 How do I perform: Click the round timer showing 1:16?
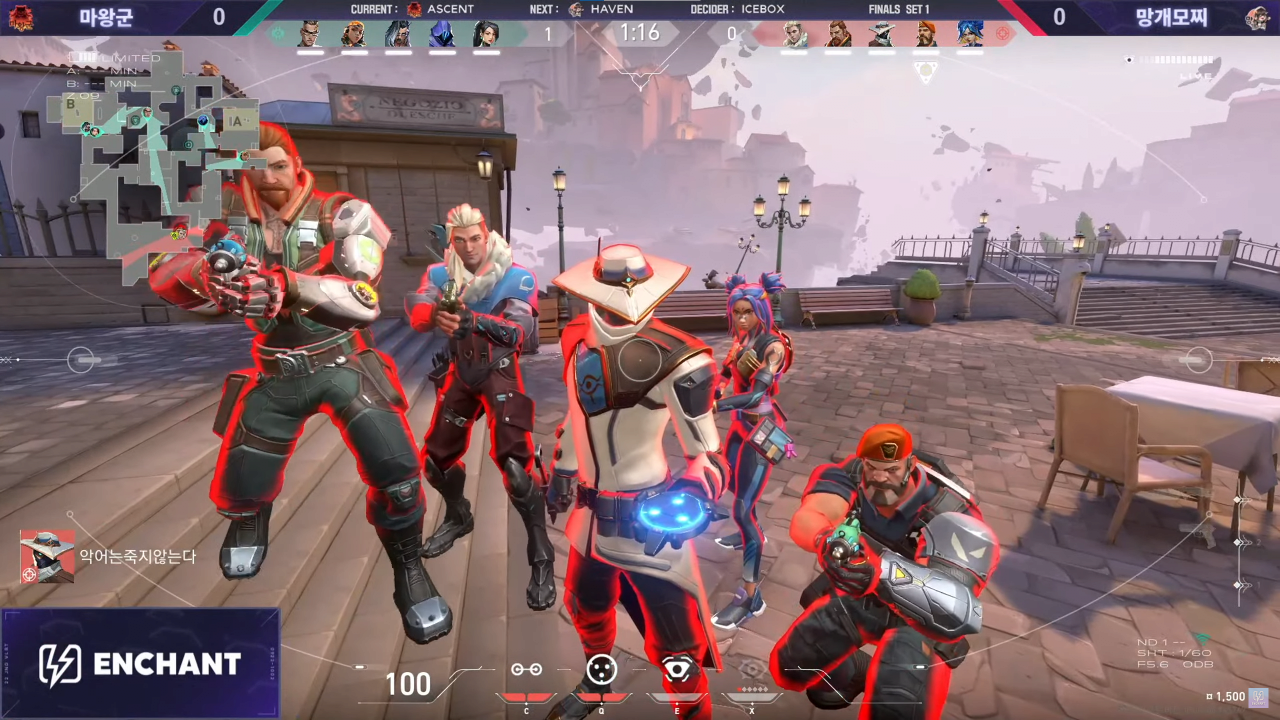click(638, 33)
